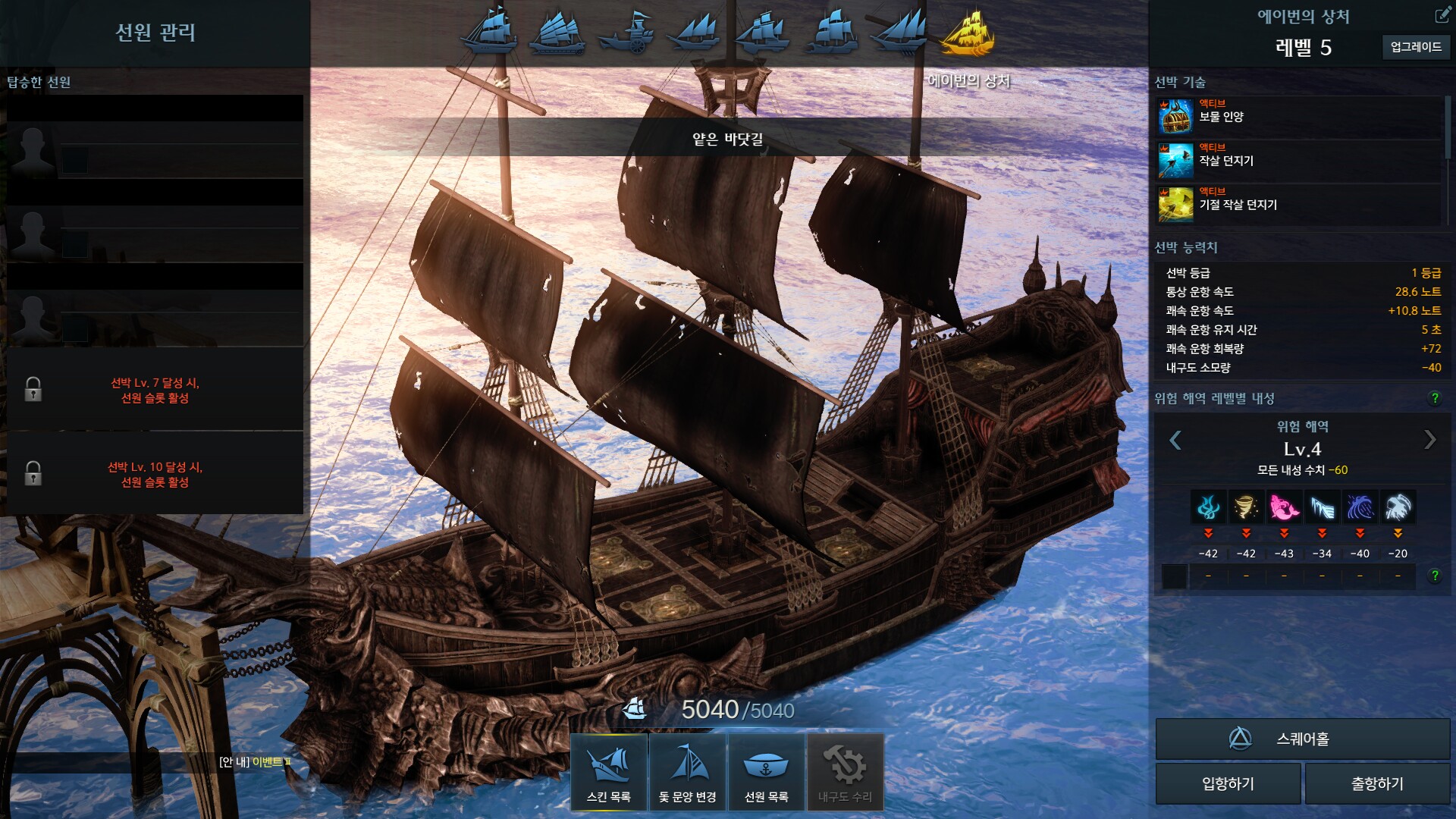Select the first blue ship icon
The image size is (1456, 819).
point(490,30)
